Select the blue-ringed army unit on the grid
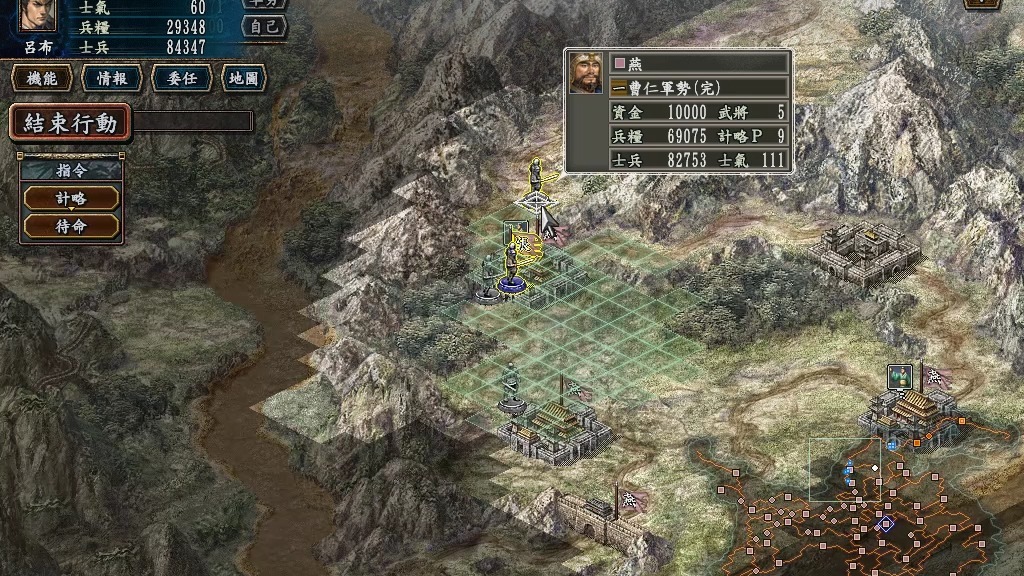 [x=511, y=268]
